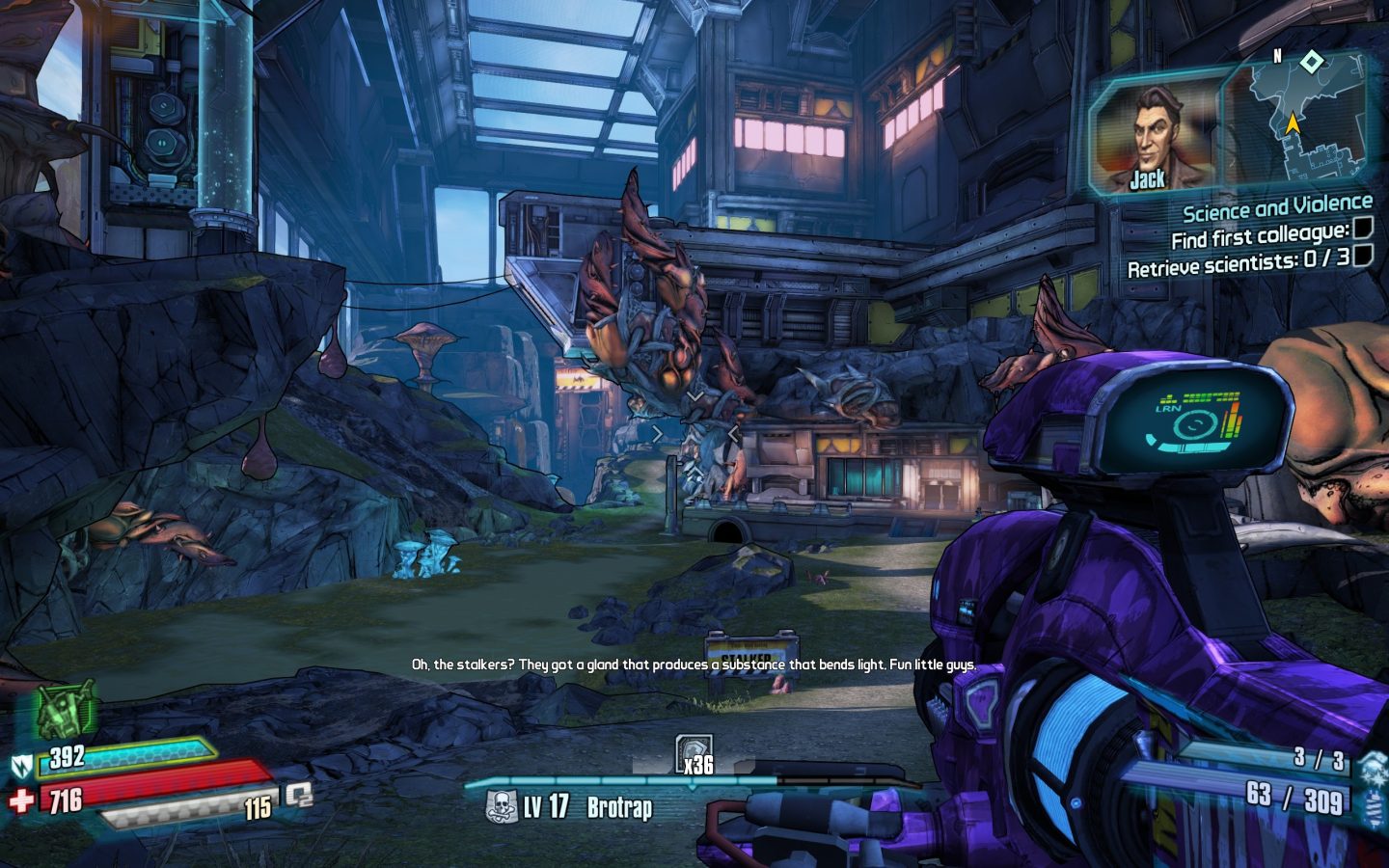The width and height of the screenshot is (1389, 868).
Task: Toggle the diamond waypoint marker on the minimap
Action: point(1311,61)
